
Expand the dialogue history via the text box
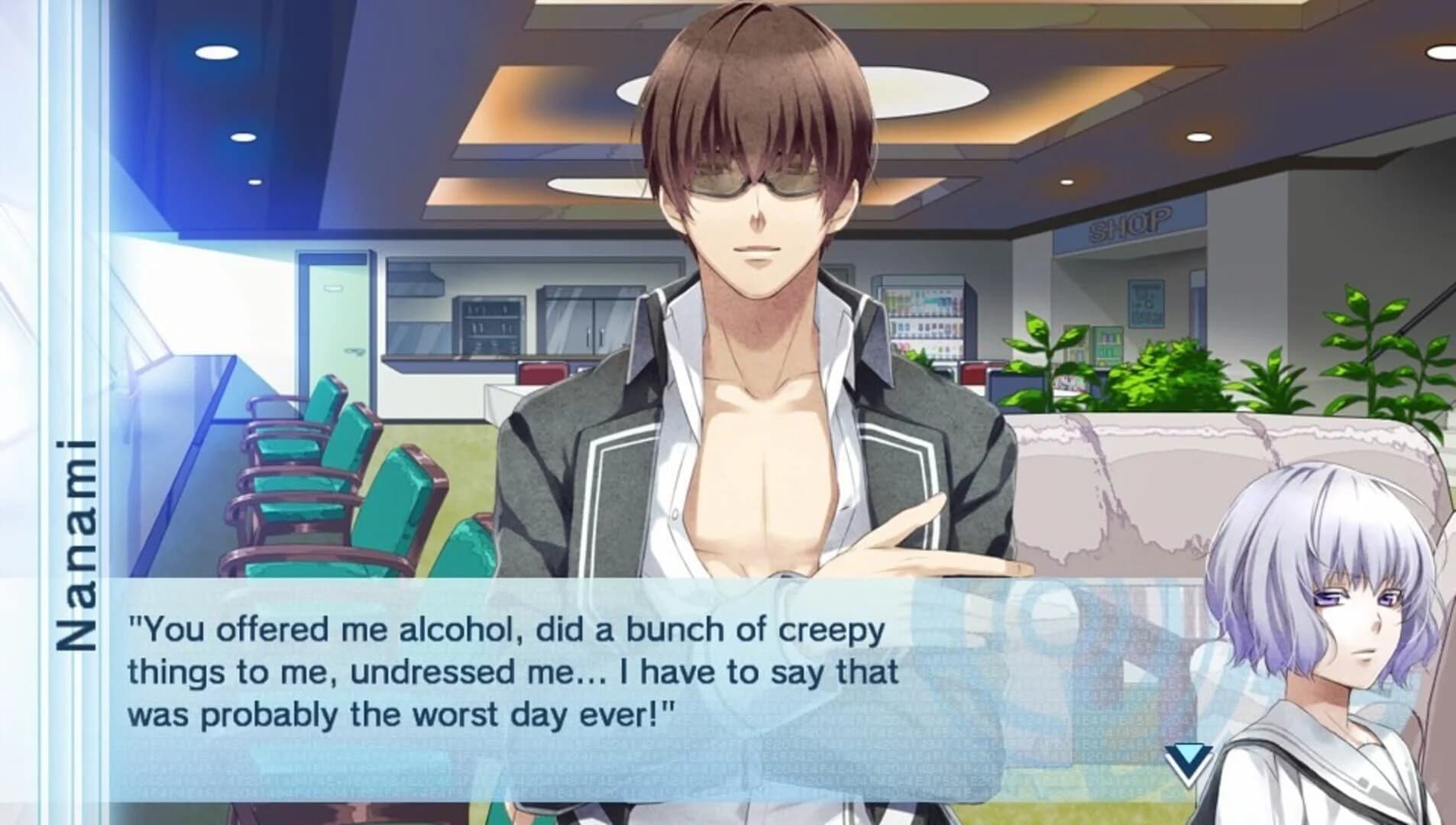pyautogui.click(x=535, y=672)
